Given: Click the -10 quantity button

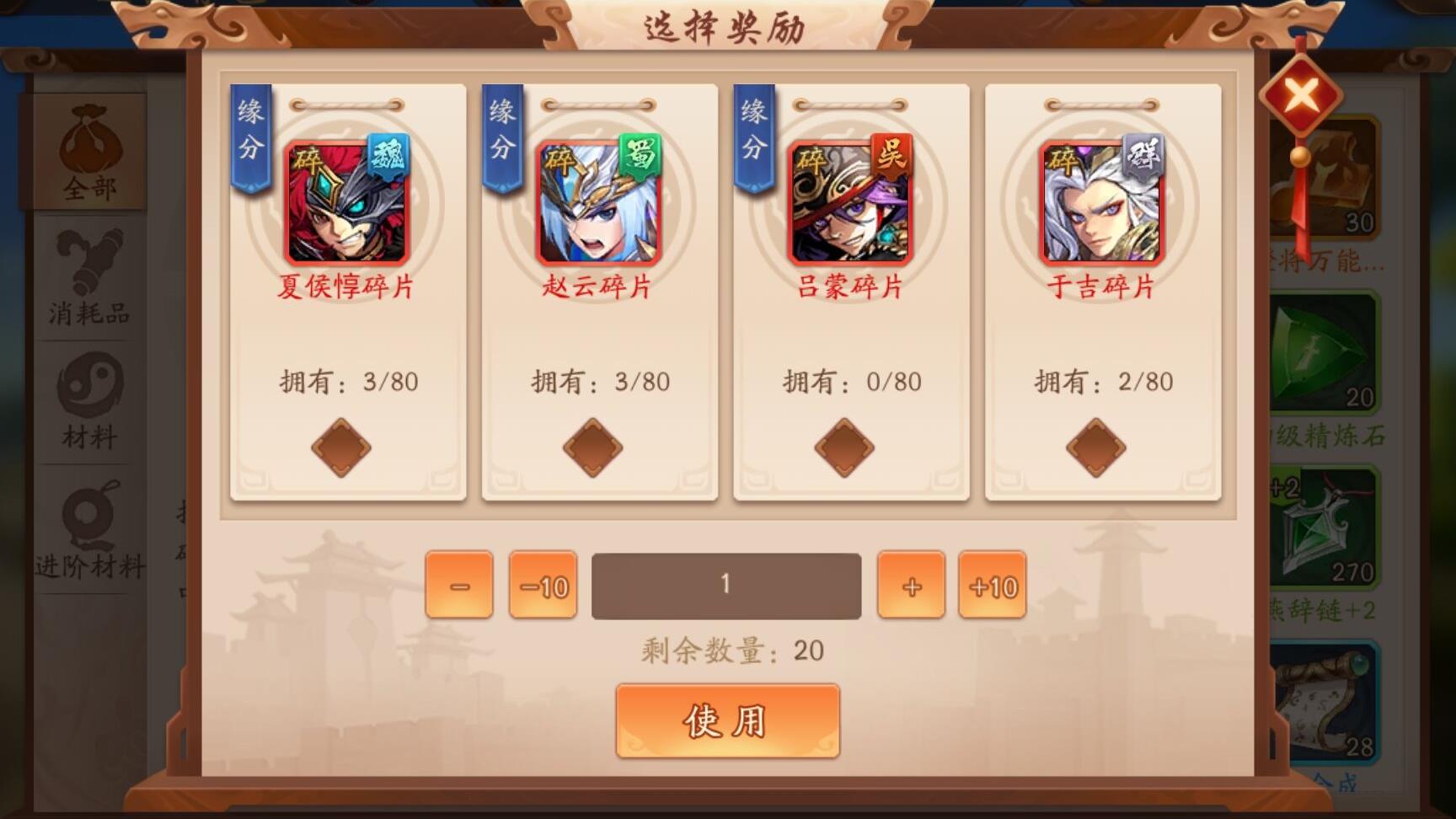Looking at the screenshot, I should [x=543, y=585].
